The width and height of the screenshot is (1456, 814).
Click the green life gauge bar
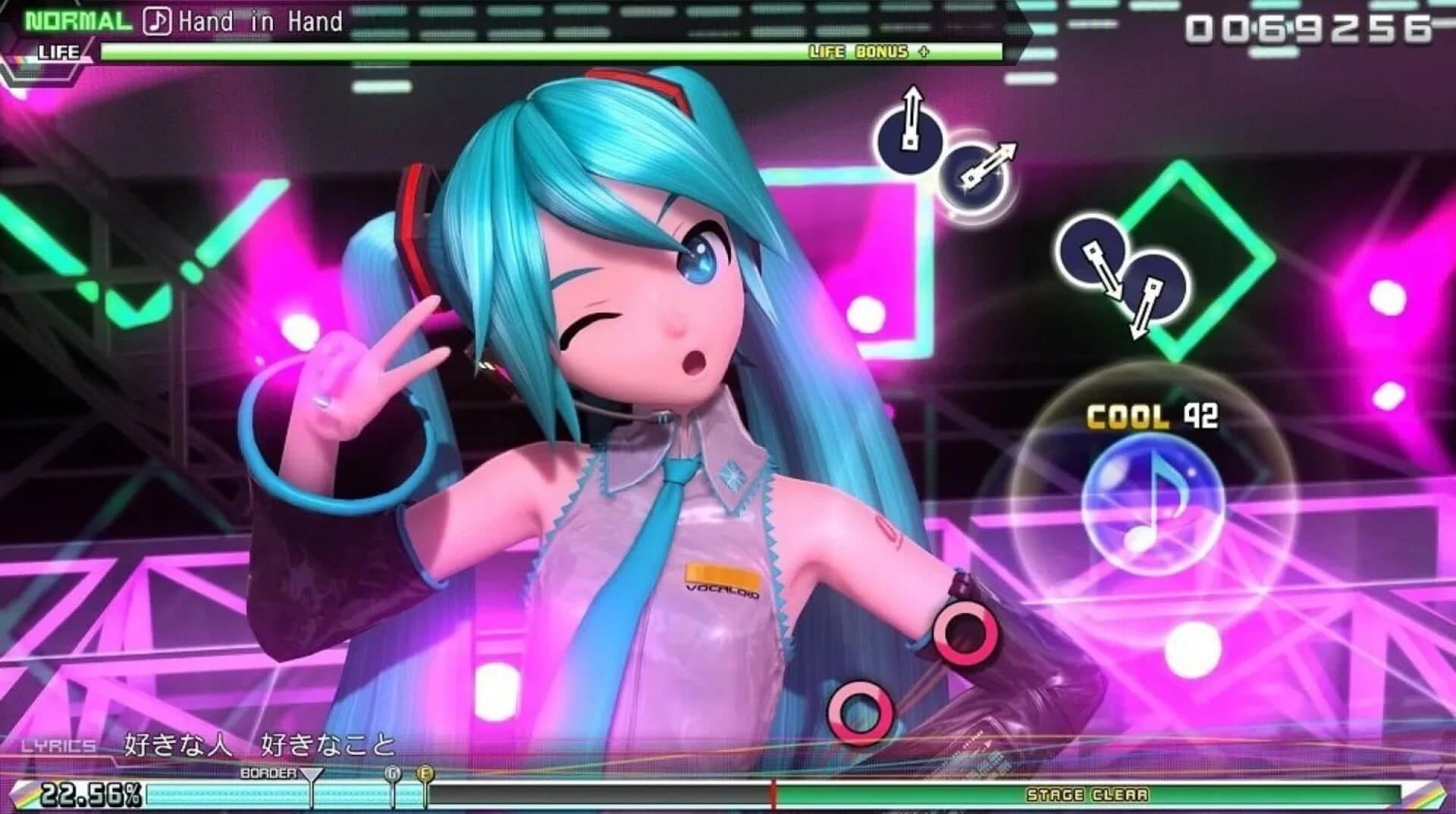click(531, 52)
